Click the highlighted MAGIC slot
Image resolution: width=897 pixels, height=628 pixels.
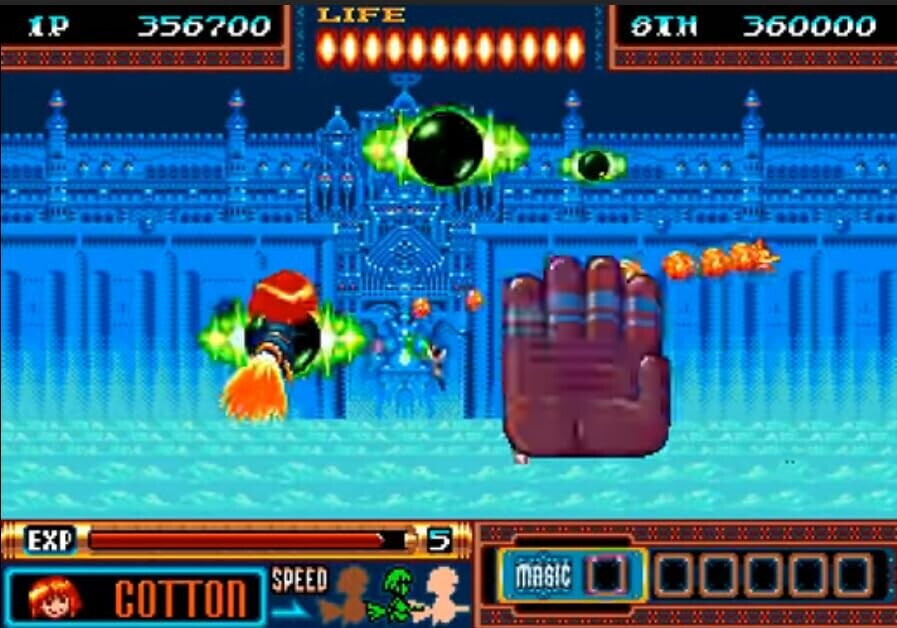pos(606,575)
